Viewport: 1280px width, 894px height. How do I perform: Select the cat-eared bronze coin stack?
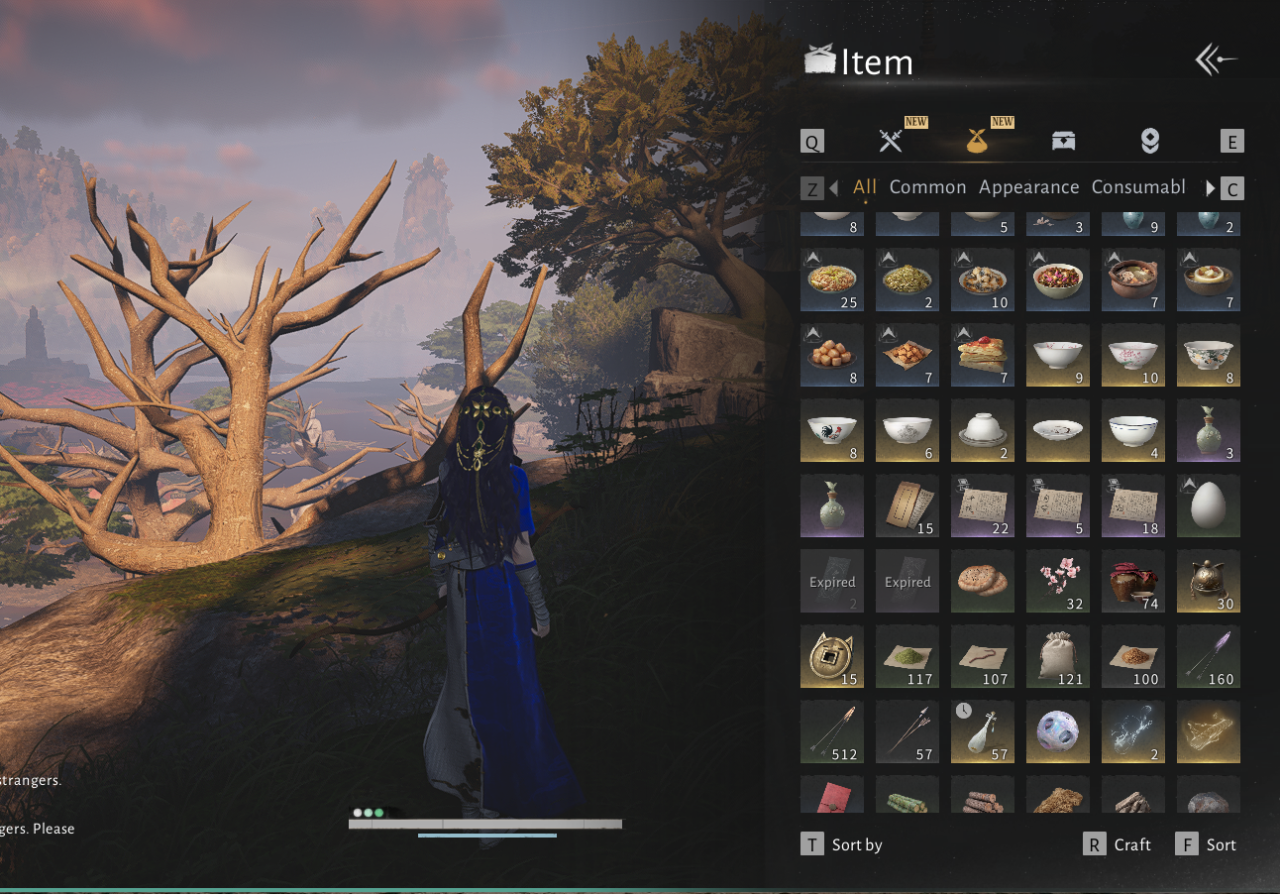coord(832,657)
